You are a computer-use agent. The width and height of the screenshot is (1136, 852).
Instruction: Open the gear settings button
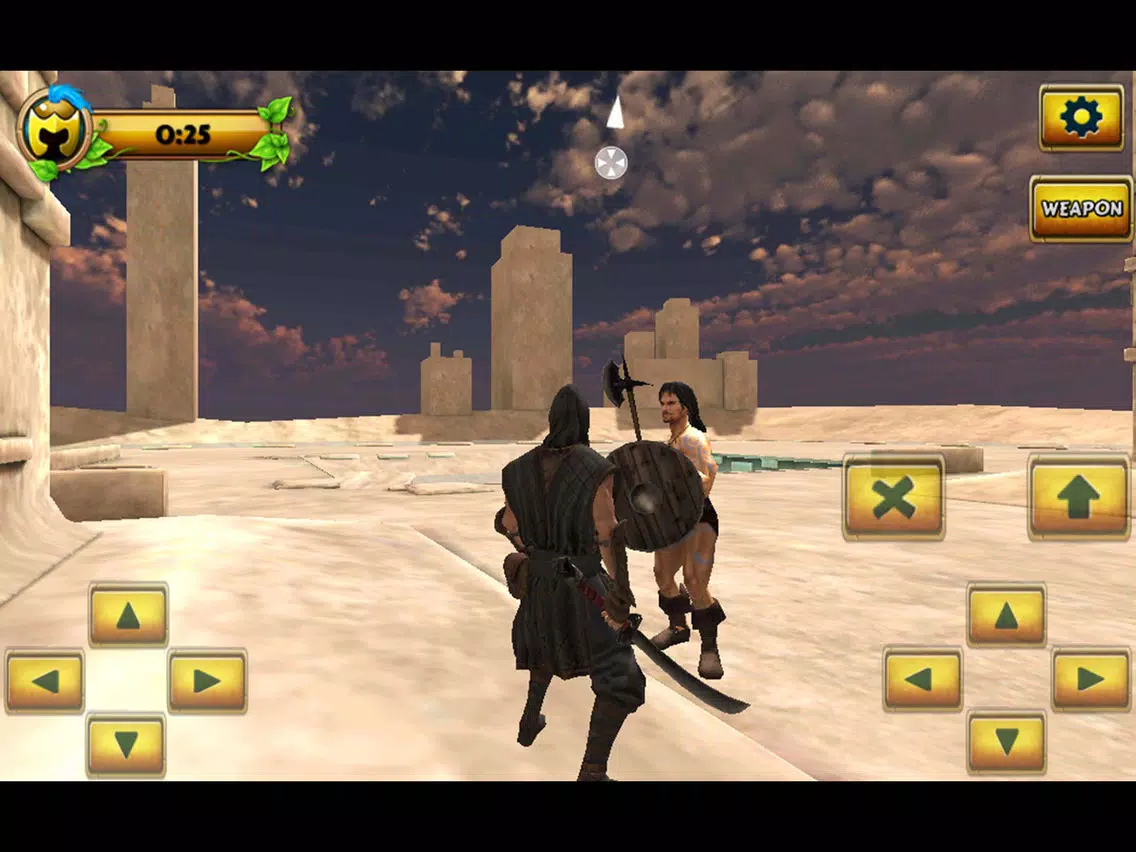tap(1081, 118)
